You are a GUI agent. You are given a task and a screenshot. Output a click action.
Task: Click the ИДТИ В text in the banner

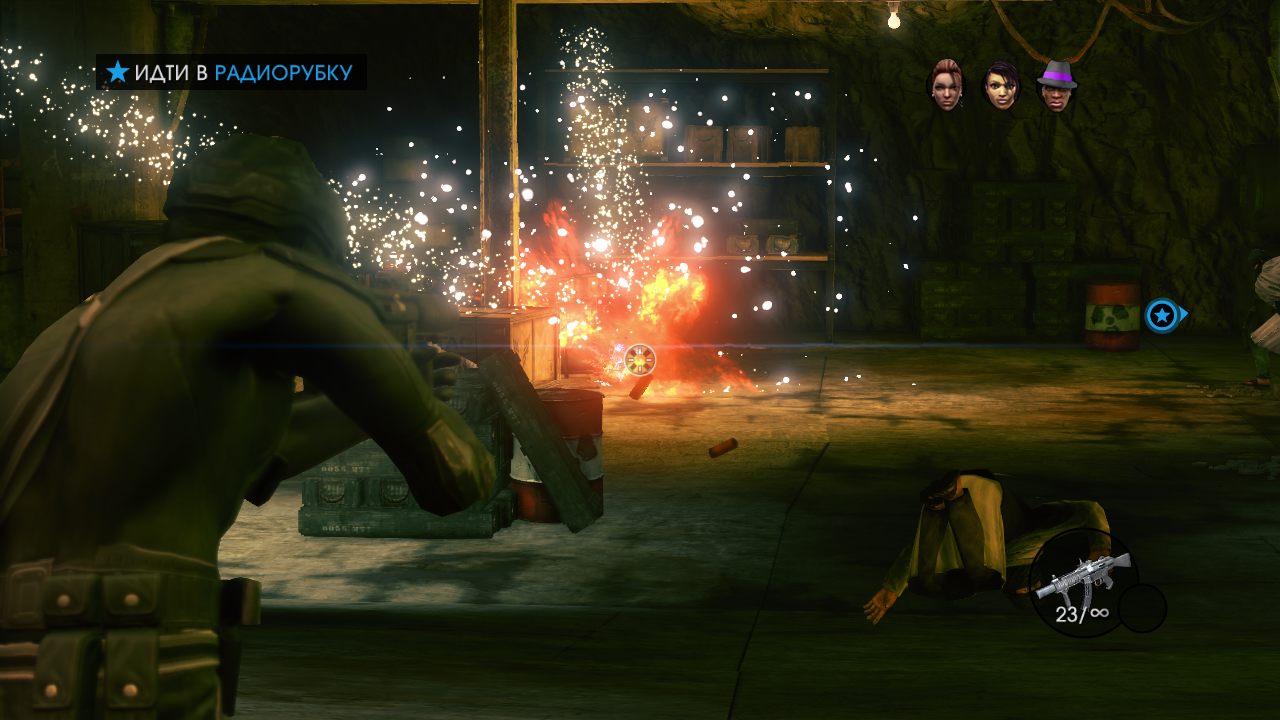click(x=170, y=71)
